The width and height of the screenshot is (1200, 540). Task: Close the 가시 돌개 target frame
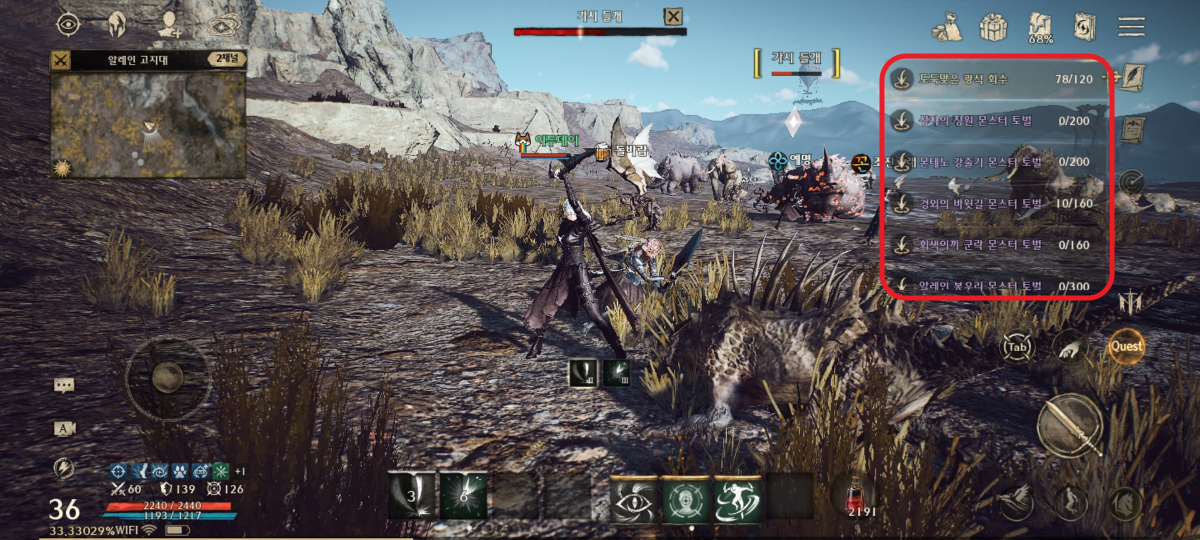click(674, 16)
